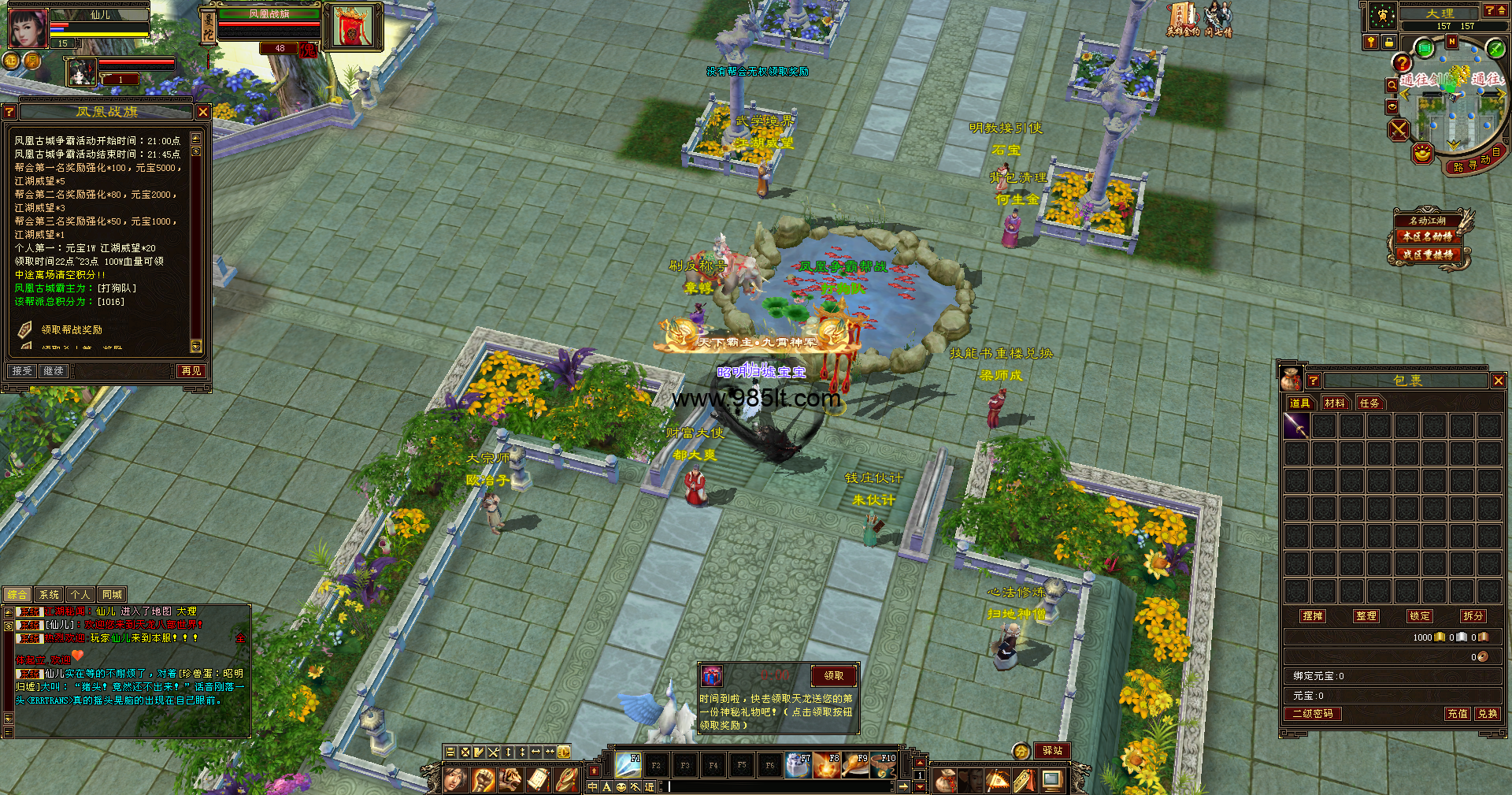Sort the bag with 整理
Image resolution: width=1512 pixels, height=795 pixels.
1366,616
